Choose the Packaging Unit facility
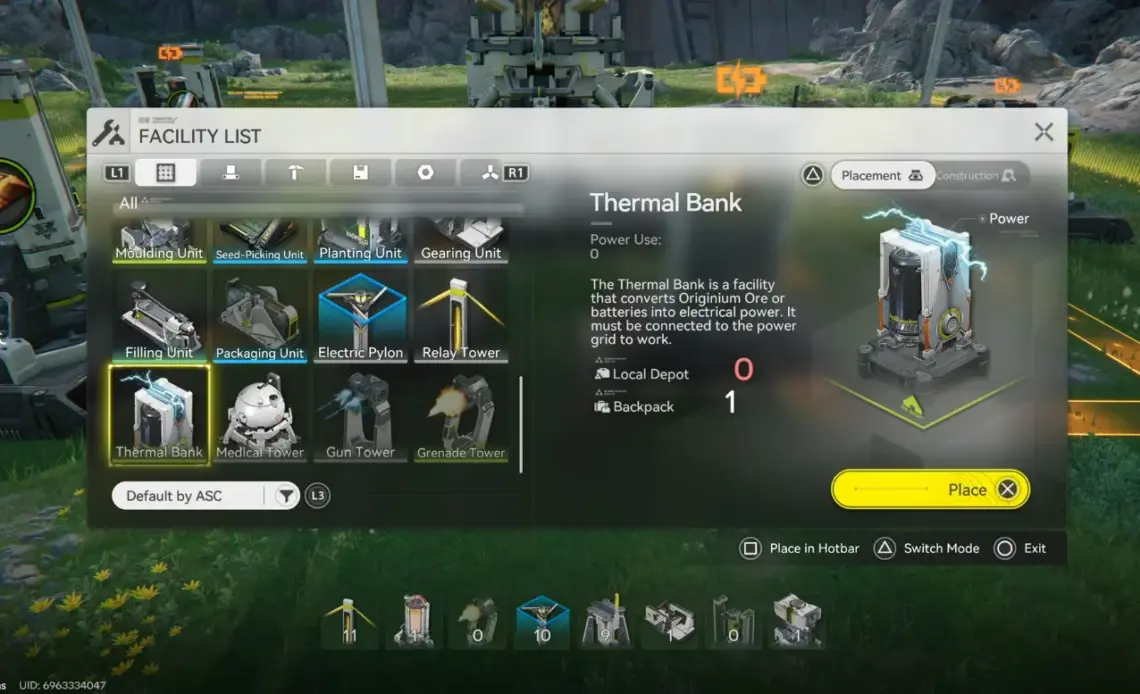This screenshot has height=694, width=1140. 260,318
